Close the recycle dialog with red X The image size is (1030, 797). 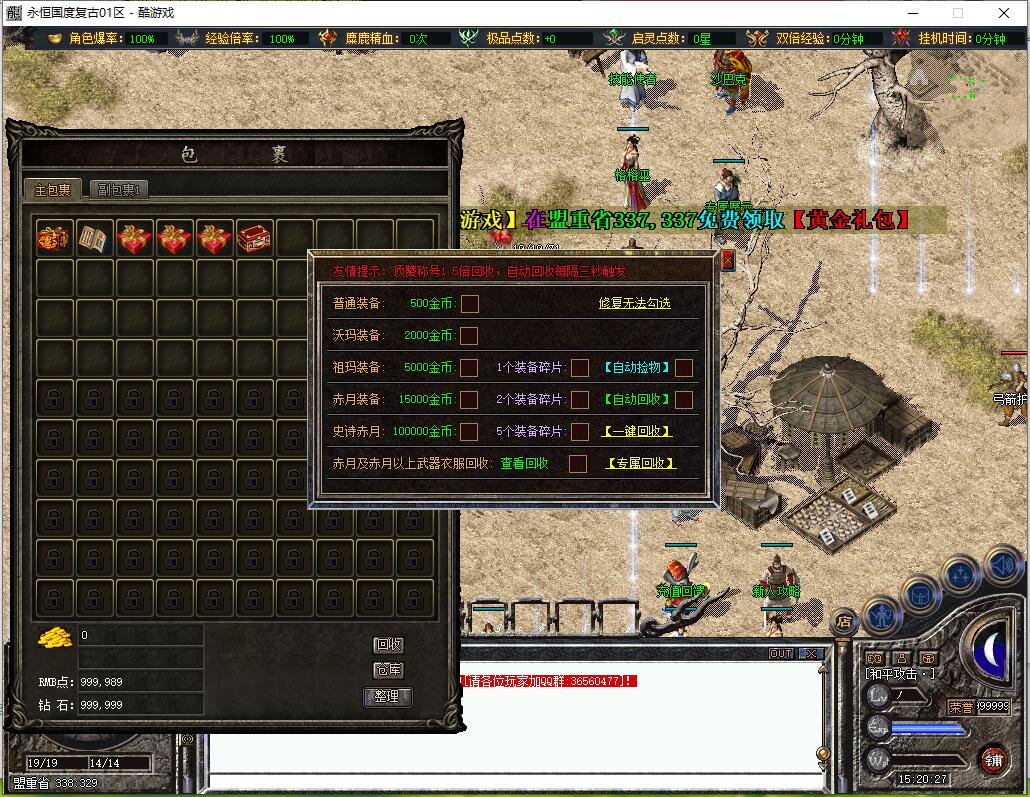pyautogui.click(x=727, y=261)
